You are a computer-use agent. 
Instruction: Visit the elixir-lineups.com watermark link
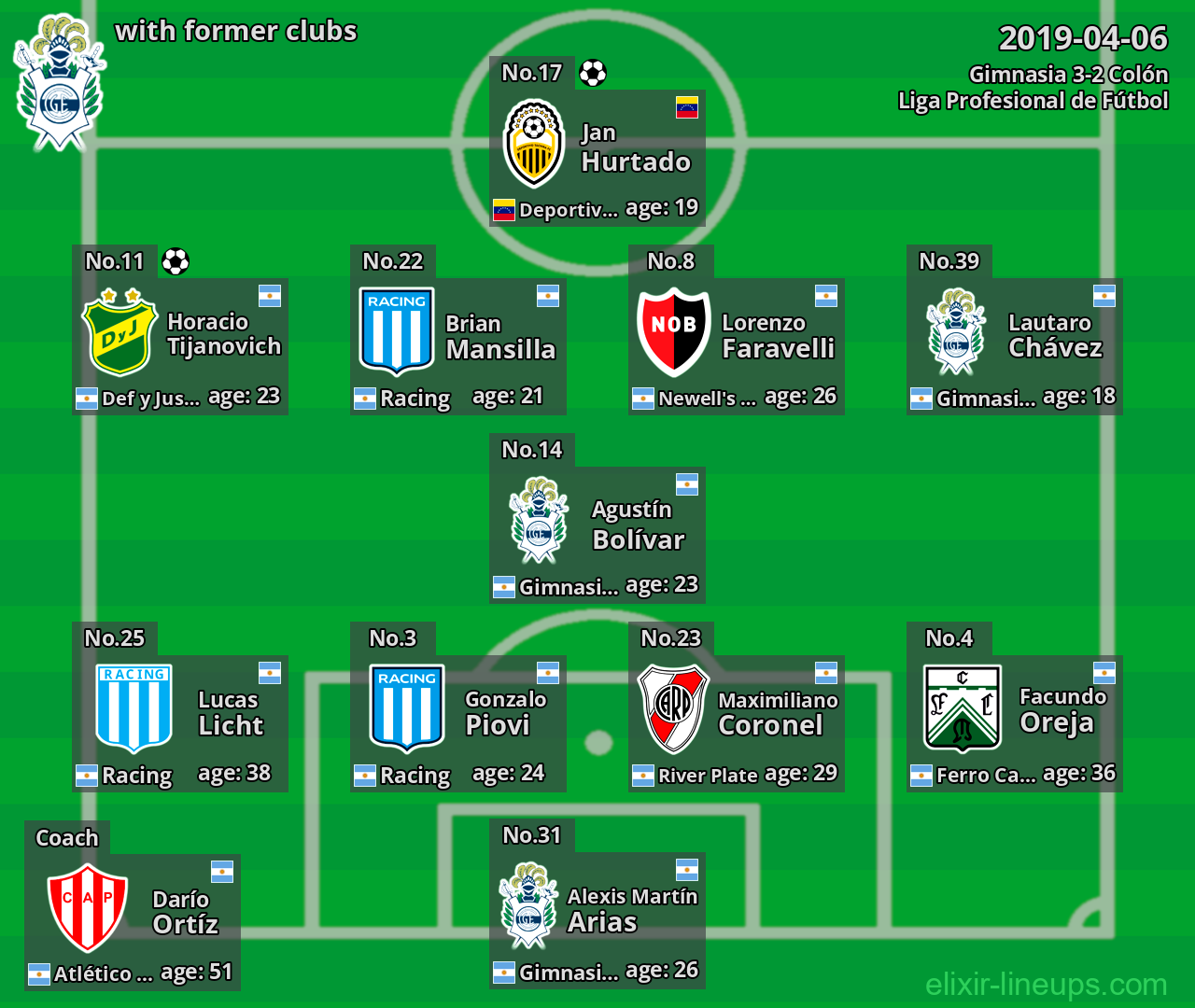[x=1046, y=984]
